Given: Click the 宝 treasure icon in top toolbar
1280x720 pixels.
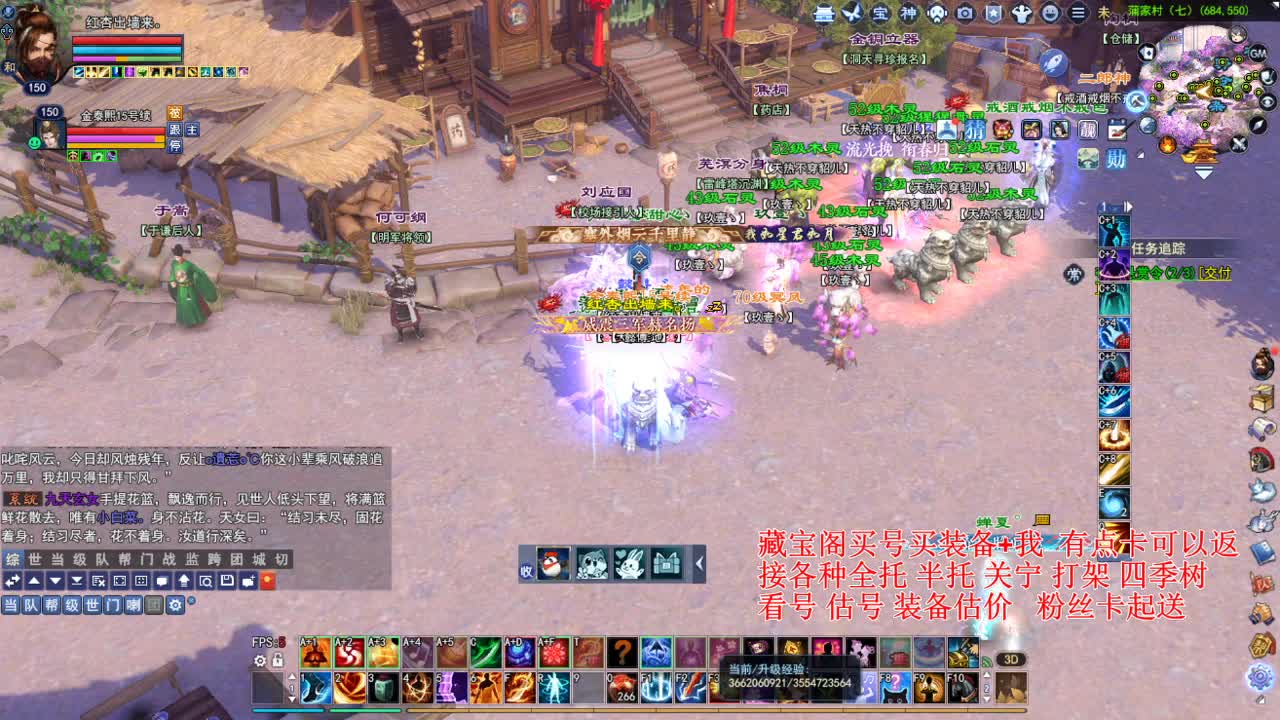Looking at the screenshot, I should (x=883, y=14).
